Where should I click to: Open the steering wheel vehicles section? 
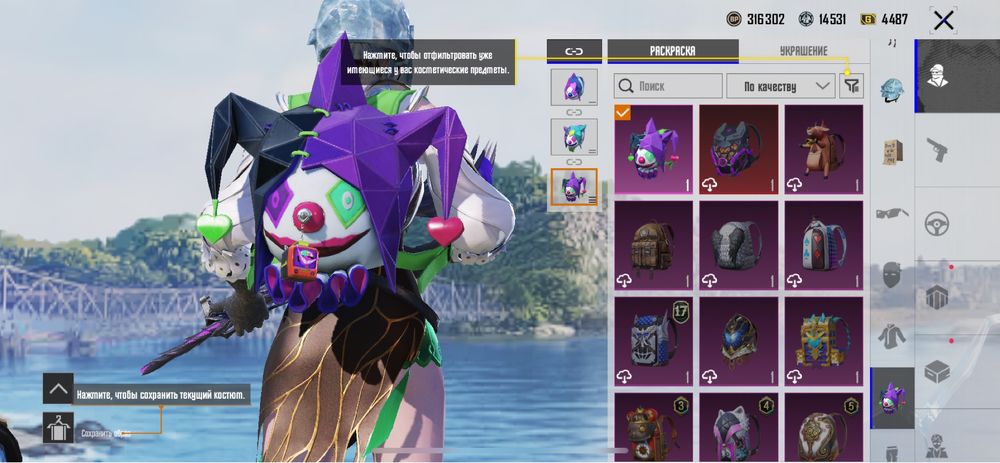click(x=937, y=222)
